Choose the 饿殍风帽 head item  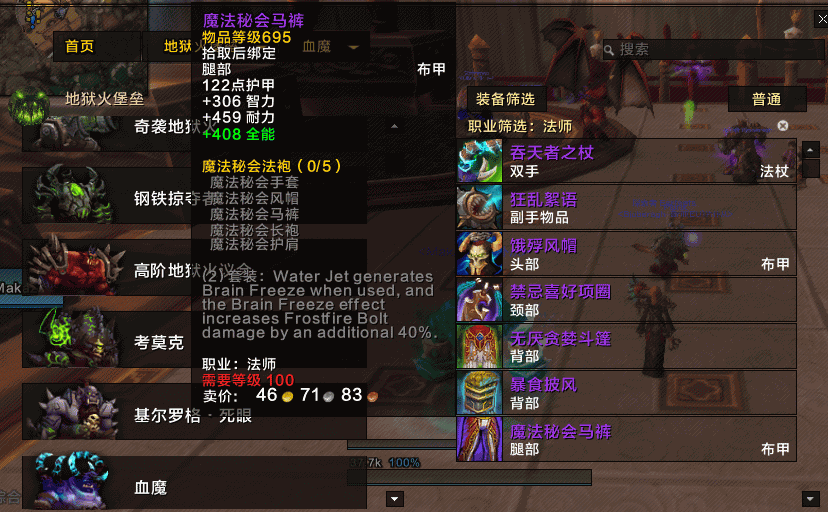626,254
